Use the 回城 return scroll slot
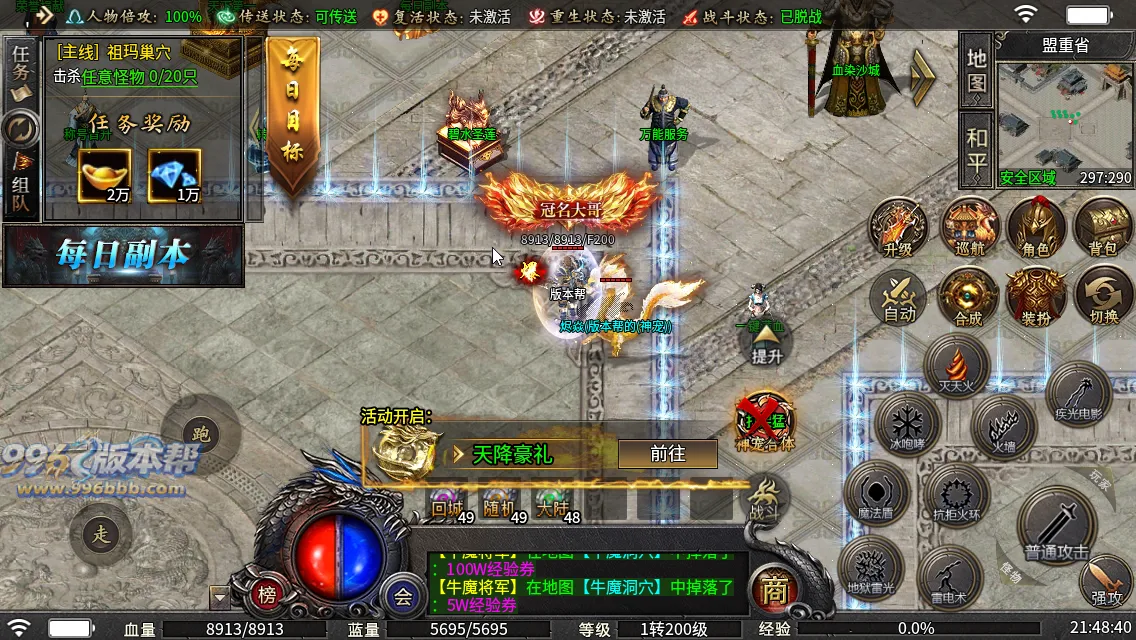Screen dimensions: 1136x640 (x=446, y=505)
